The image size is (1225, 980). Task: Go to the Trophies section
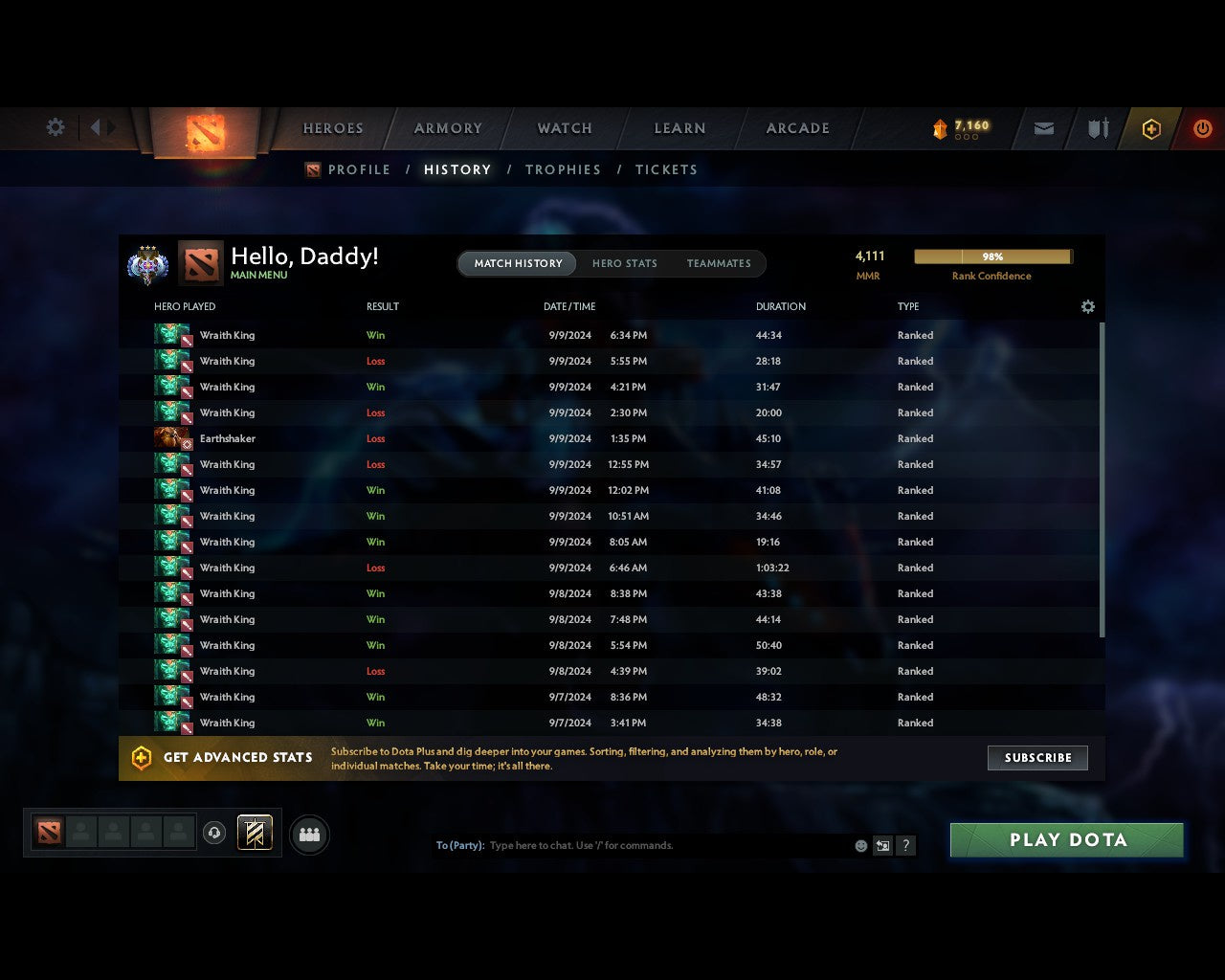[x=563, y=169]
